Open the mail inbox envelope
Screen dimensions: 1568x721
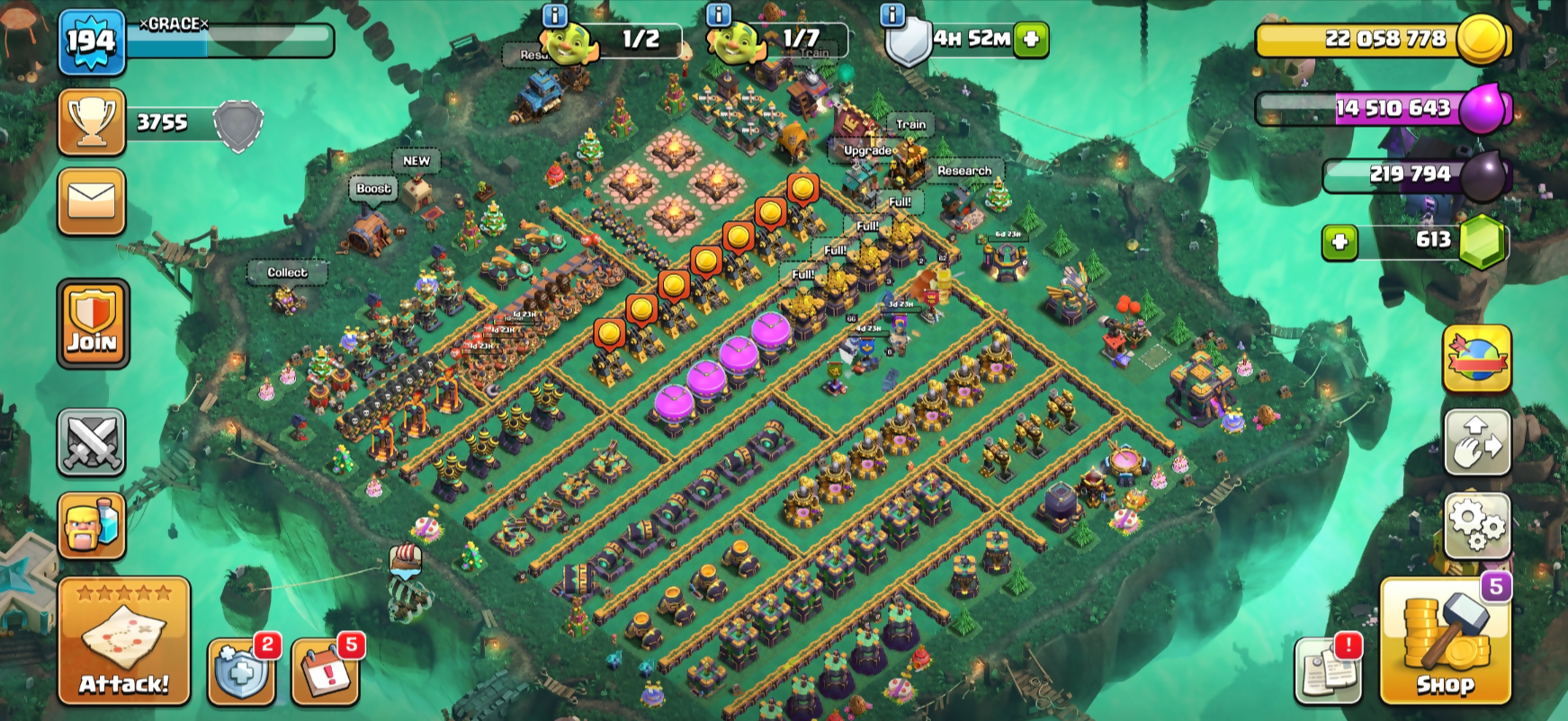coord(92,201)
